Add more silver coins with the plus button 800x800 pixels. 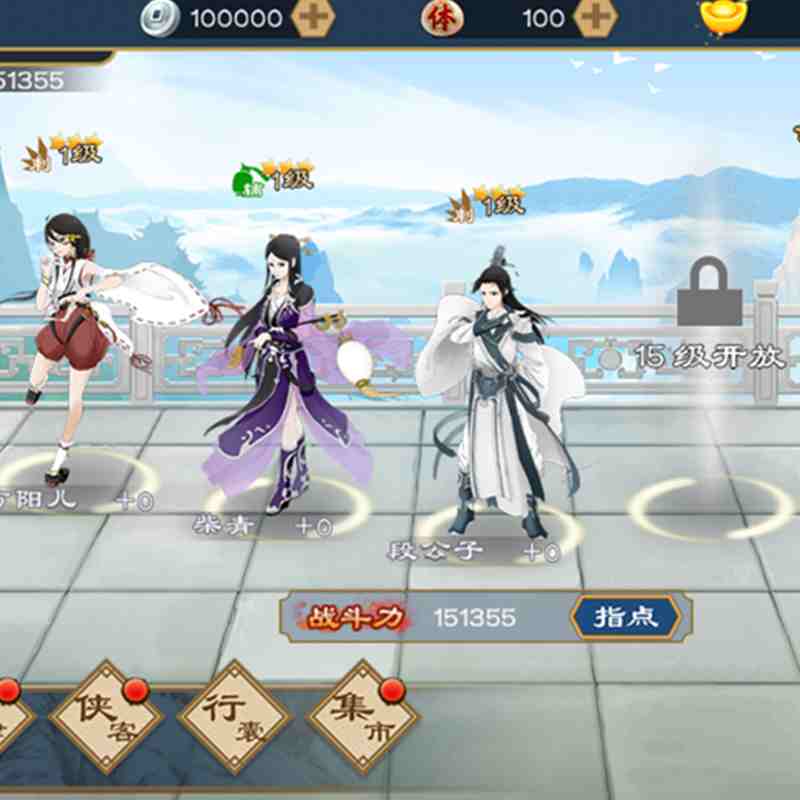311,18
